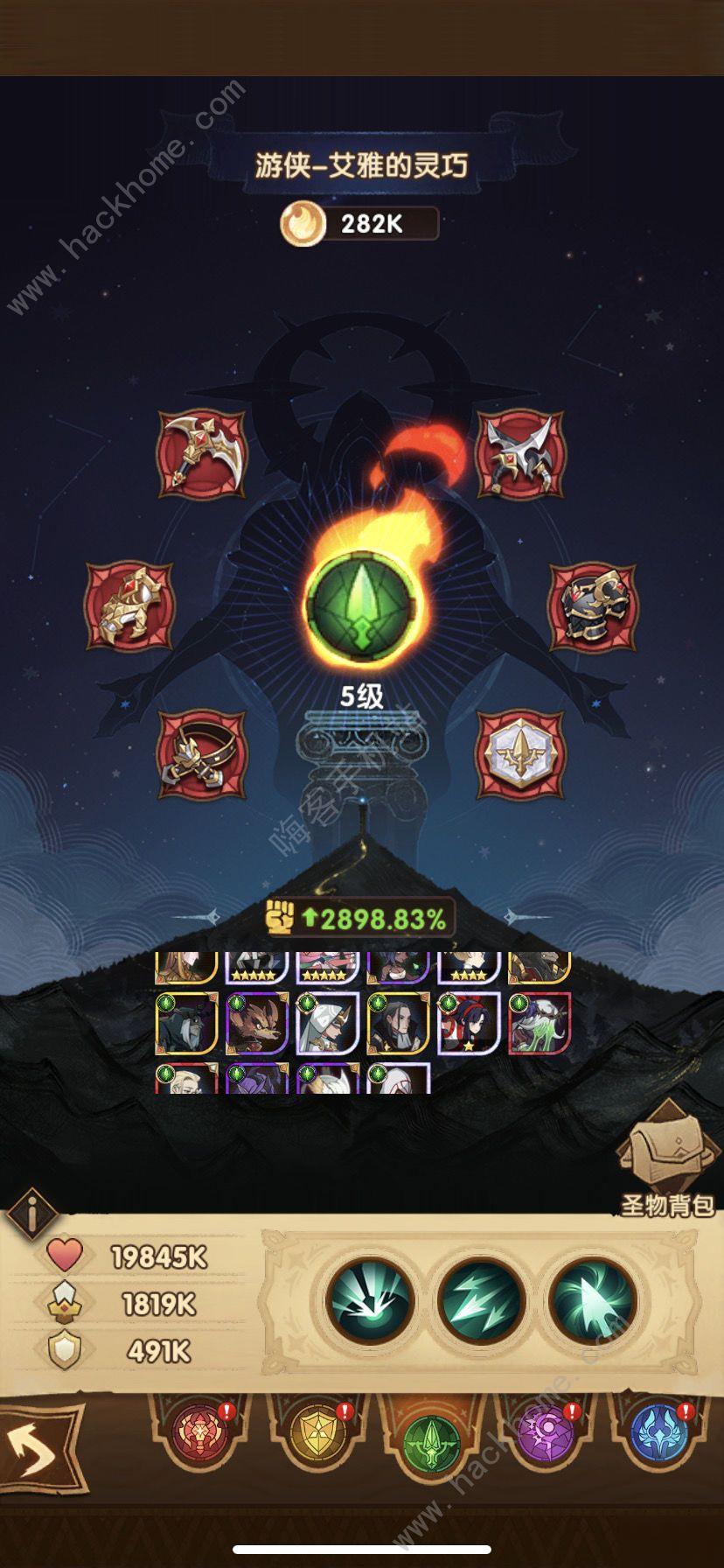View the single glowing arrow skill

592,1301
